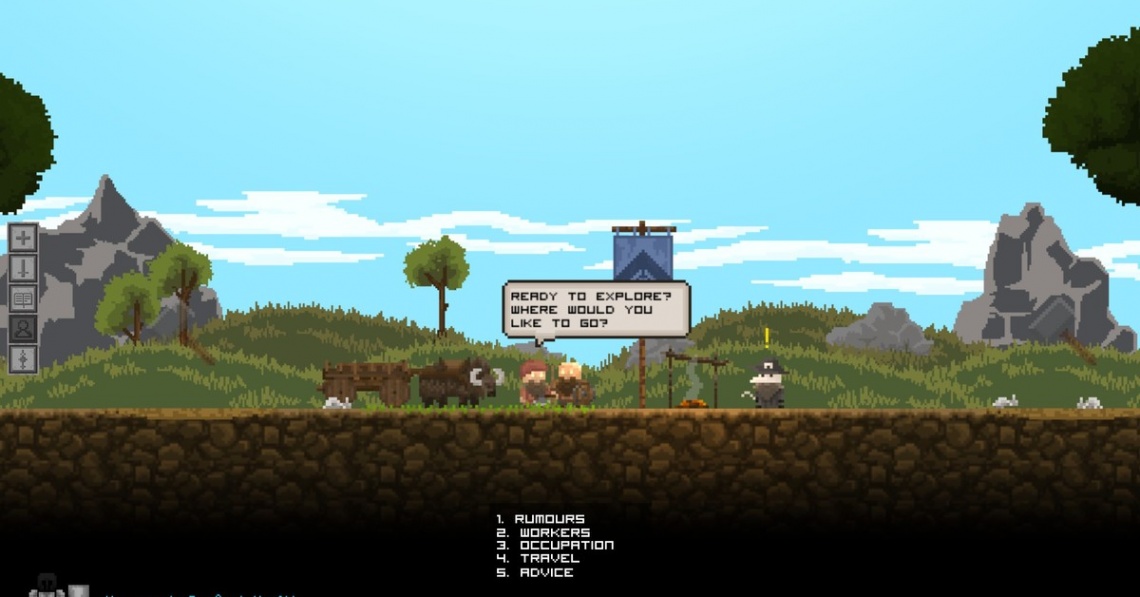The width and height of the screenshot is (1140, 597).
Task: Ask about Occupation in the dialogue list
Action: point(566,546)
